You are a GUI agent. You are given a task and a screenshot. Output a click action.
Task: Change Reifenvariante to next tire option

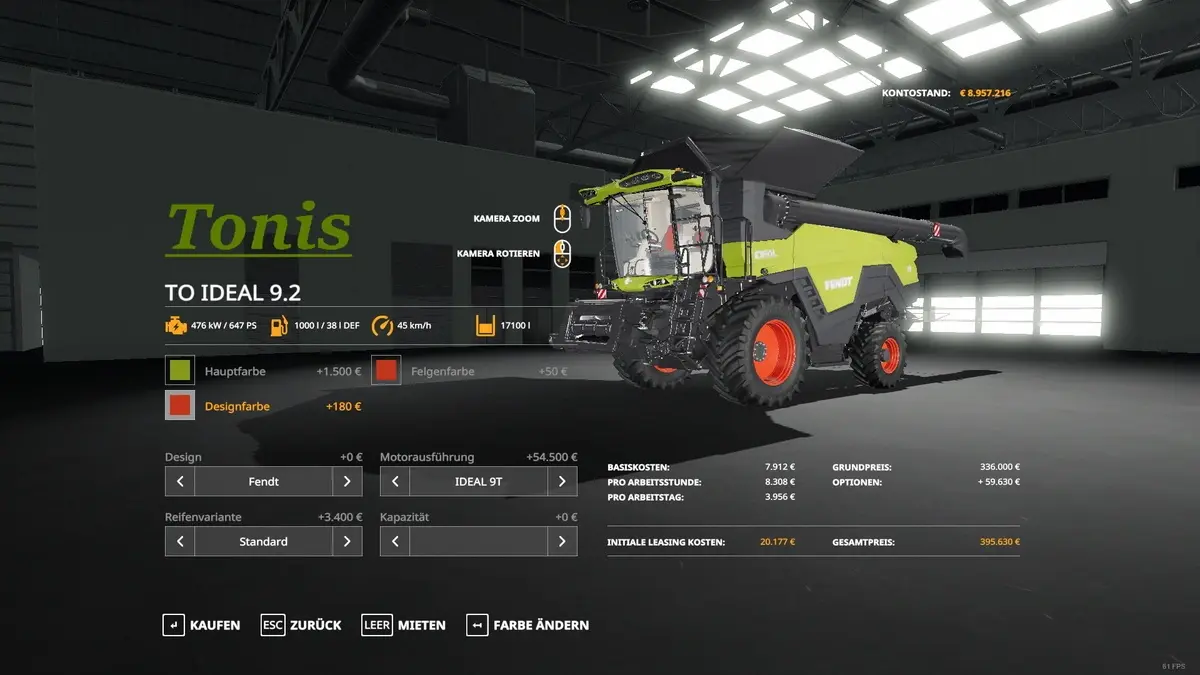coord(347,541)
